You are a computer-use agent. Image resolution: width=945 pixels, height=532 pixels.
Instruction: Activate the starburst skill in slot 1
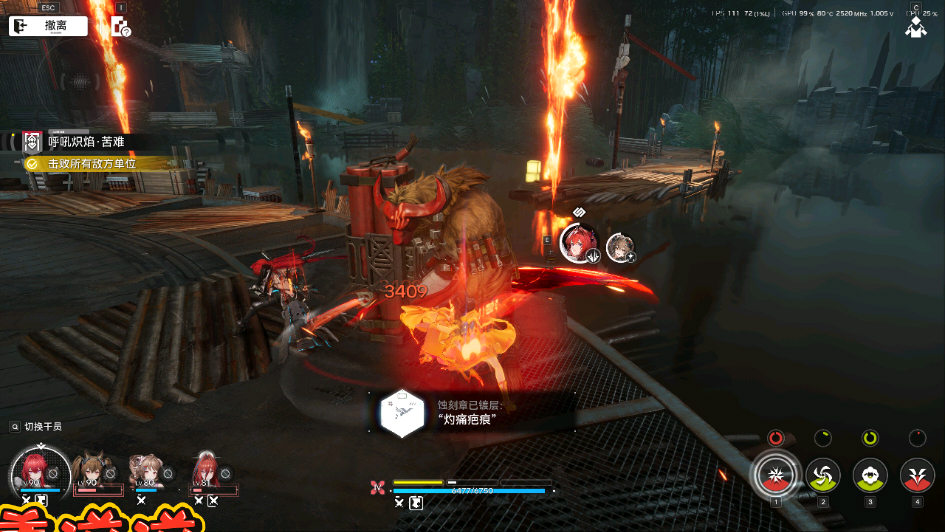coord(775,473)
